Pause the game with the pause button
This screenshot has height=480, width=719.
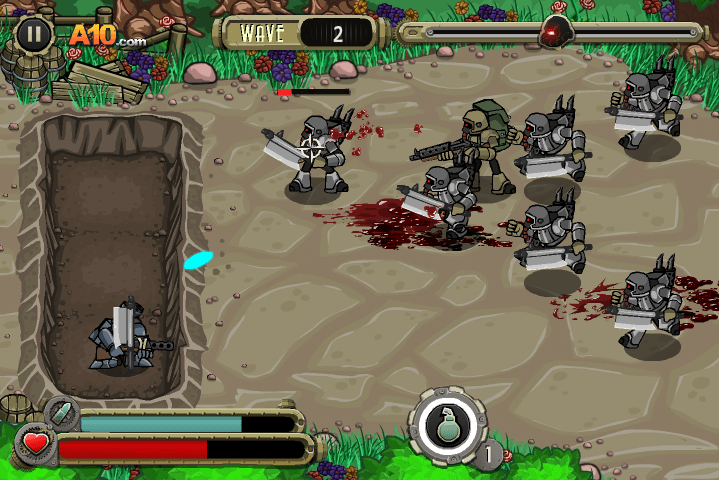[x=34, y=34]
